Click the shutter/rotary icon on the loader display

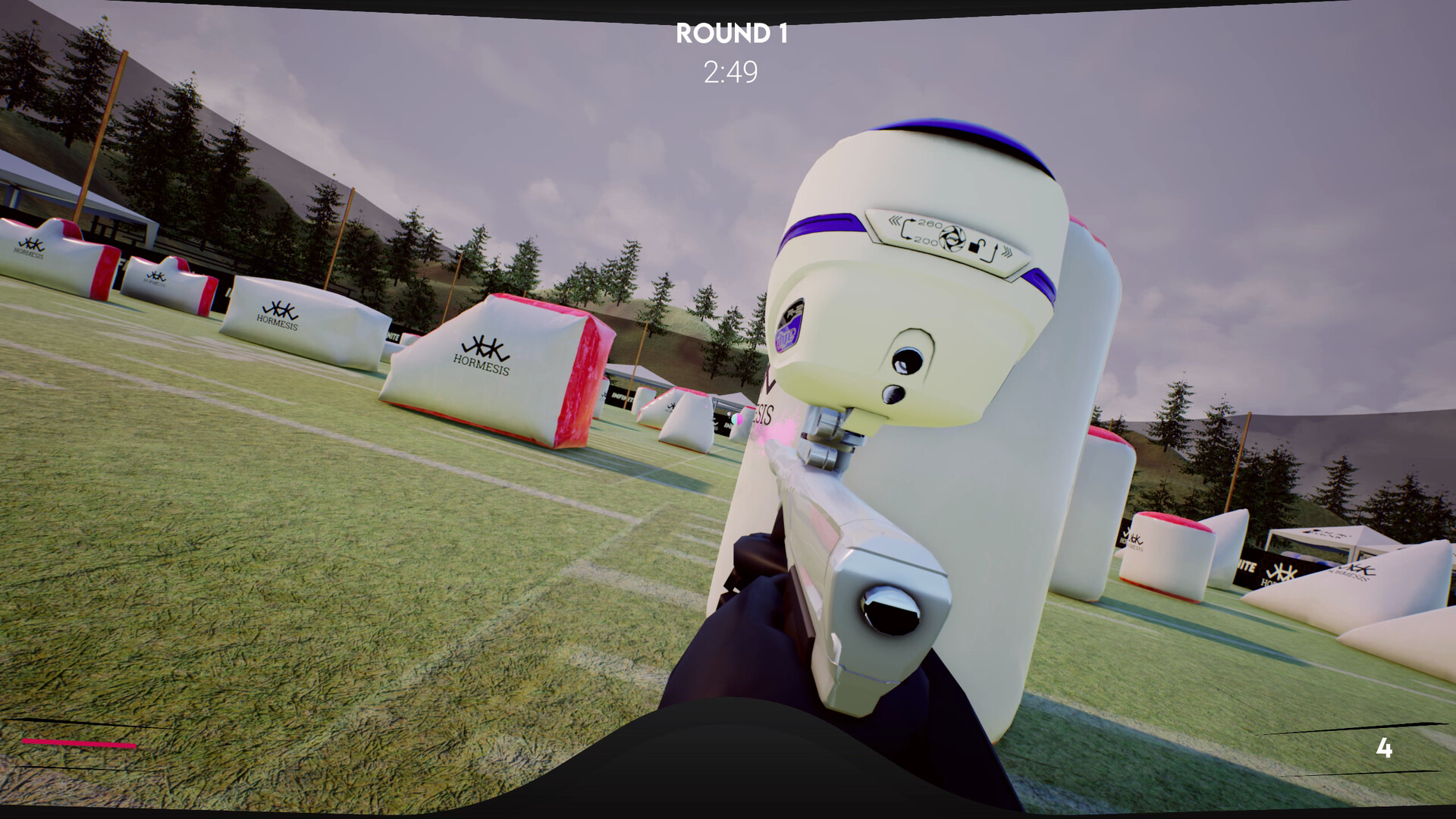point(952,238)
